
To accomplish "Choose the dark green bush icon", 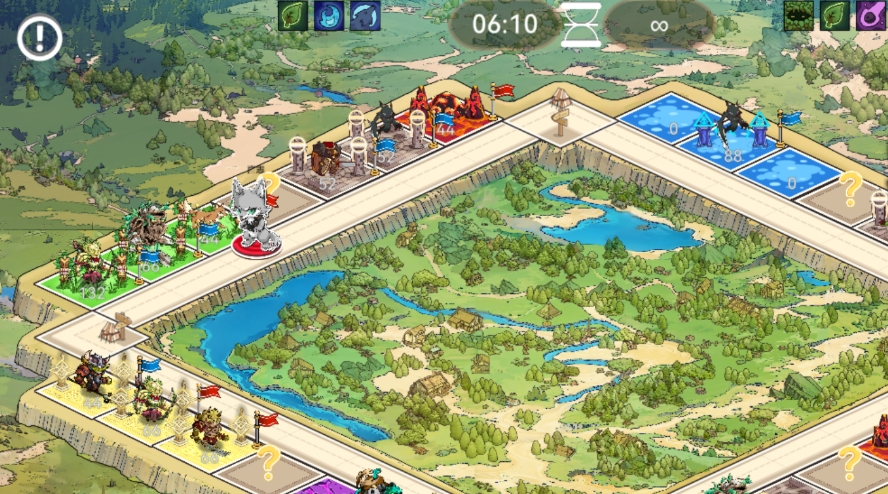I will (x=797, y=15).
